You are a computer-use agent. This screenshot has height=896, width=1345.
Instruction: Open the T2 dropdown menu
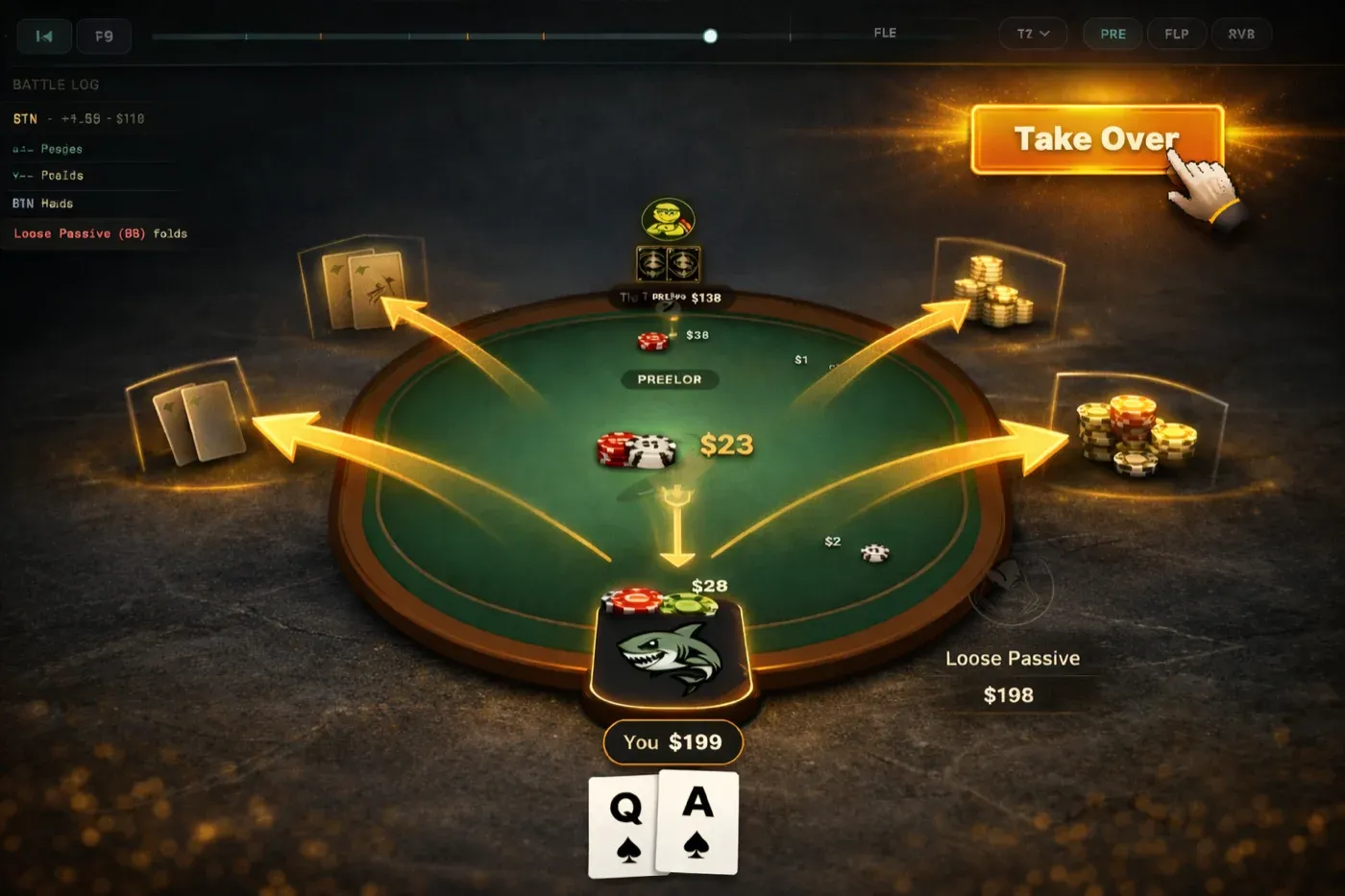coord(1033,34)
